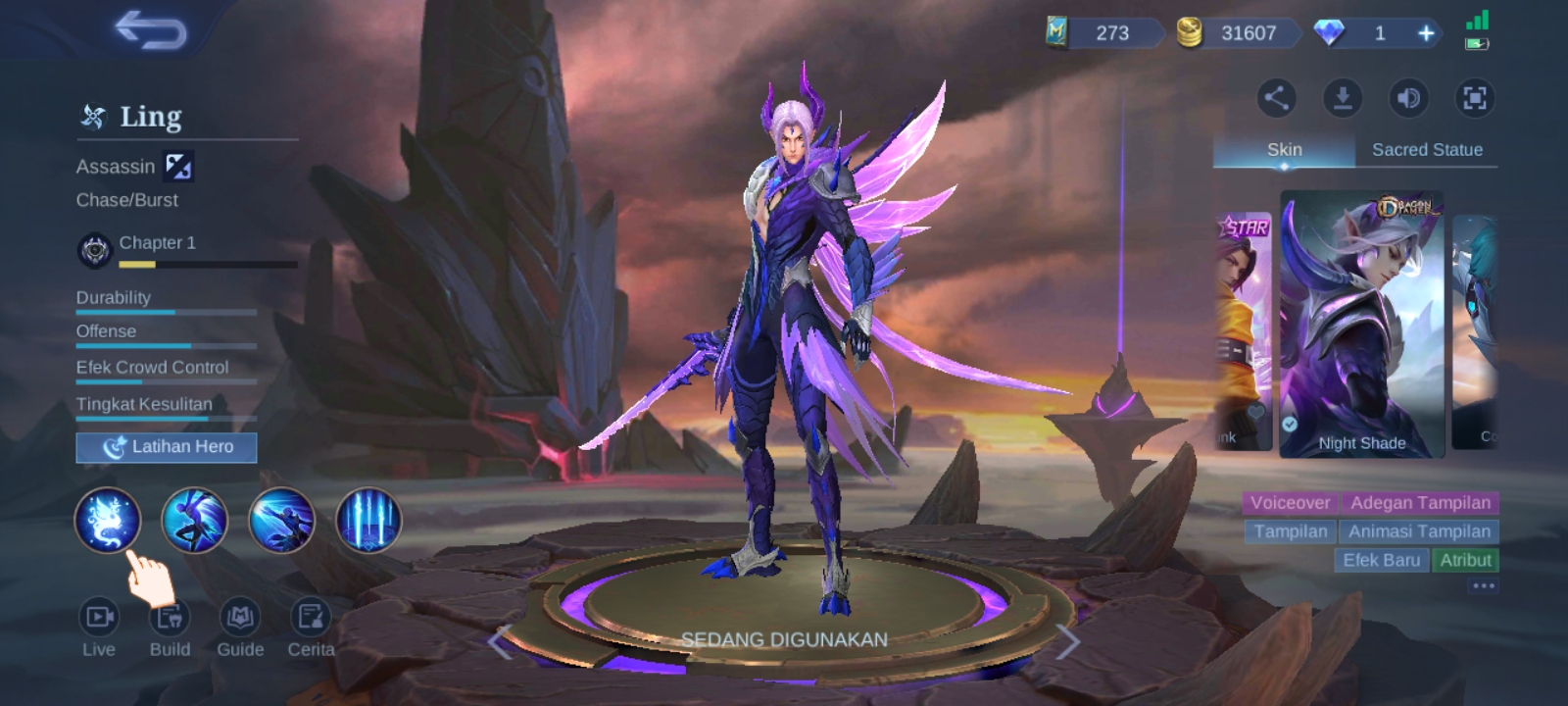This screenshot has width=1568, height=706.
Task: Click the Chapter 1 progress bar
Action: click(206, 265)
